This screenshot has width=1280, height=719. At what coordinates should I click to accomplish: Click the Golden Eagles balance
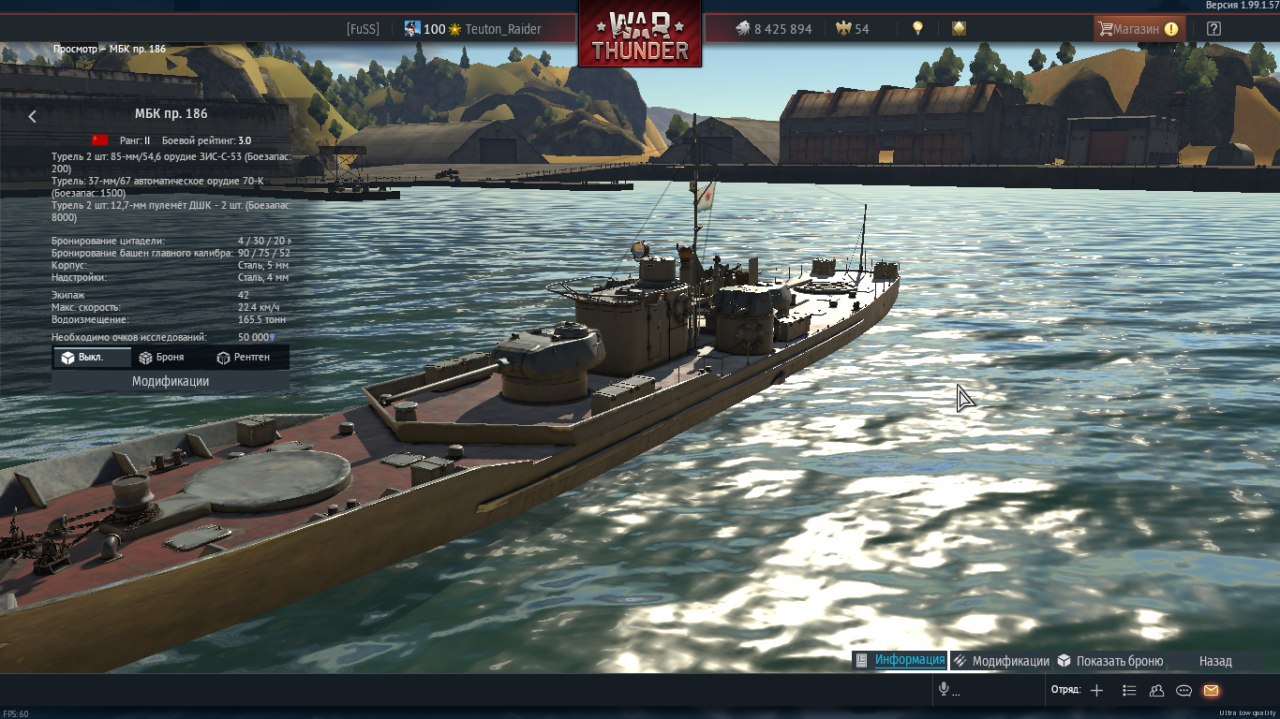(x=852, y=29)
